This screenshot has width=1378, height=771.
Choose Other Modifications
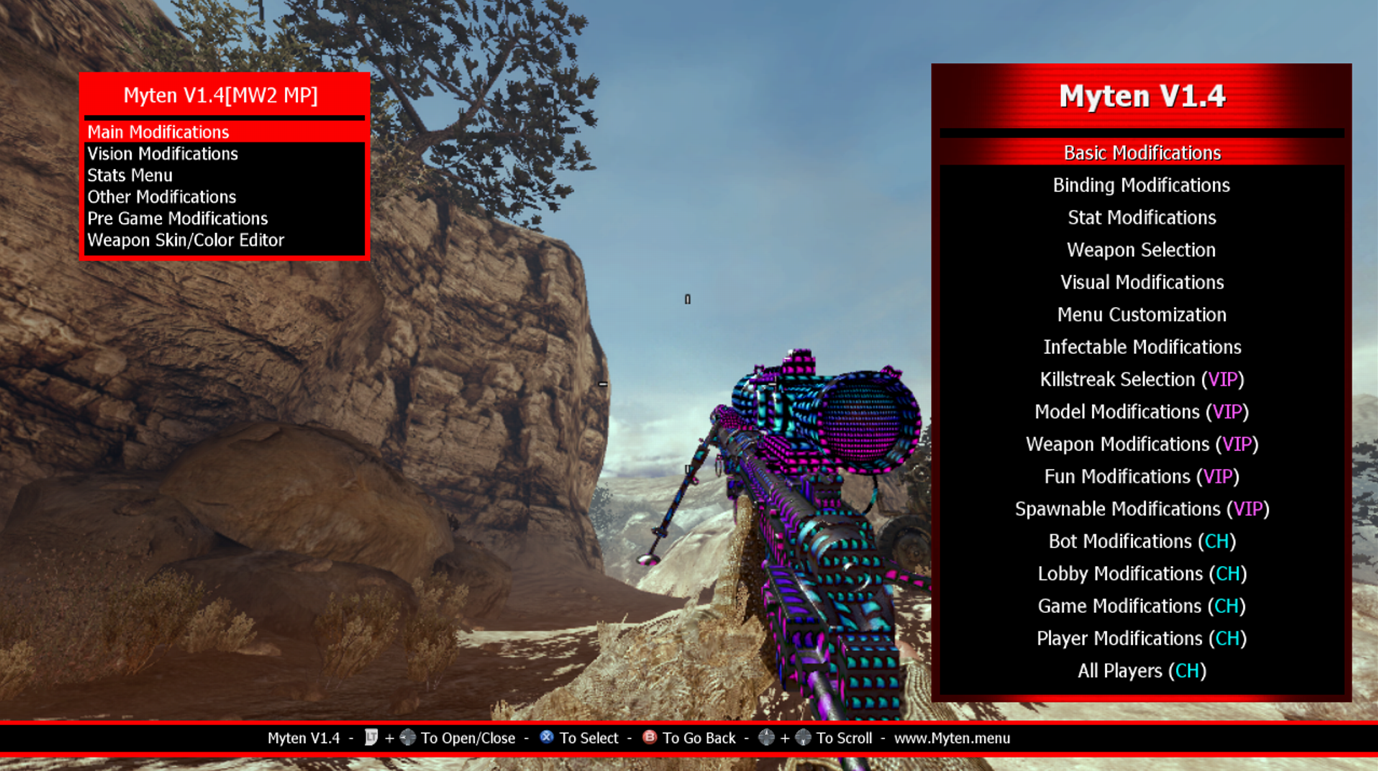pos(161,197)
